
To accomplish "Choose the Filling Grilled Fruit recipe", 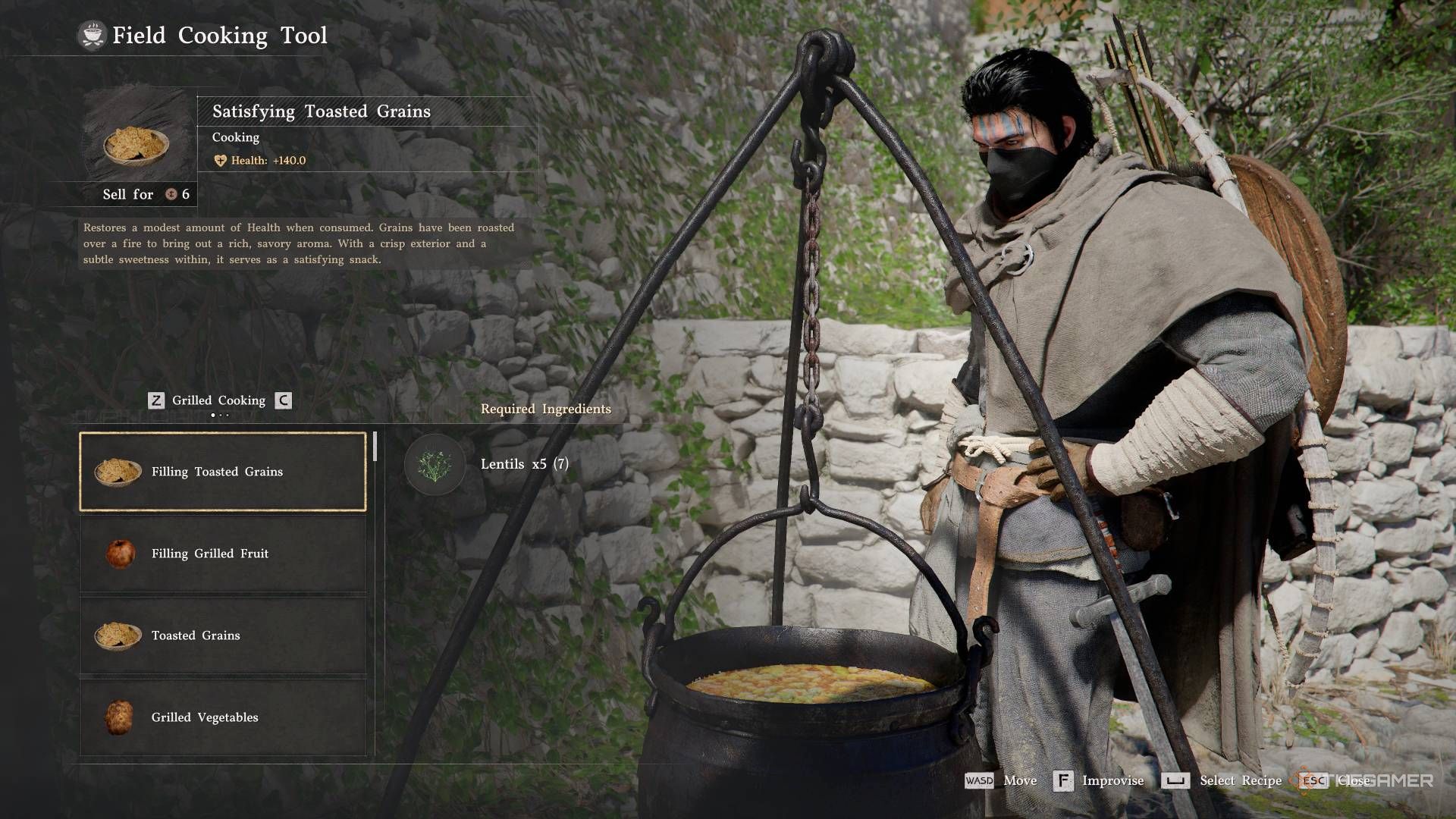I will [x=223, y=554].
